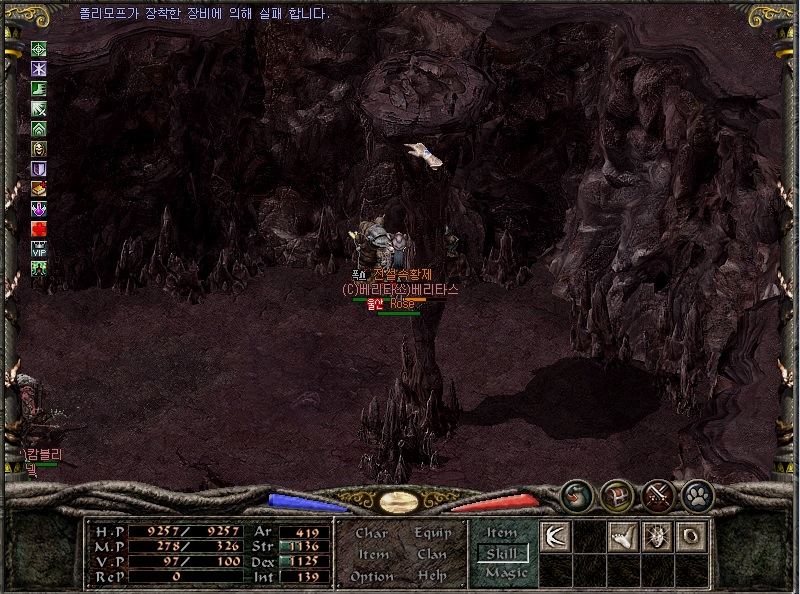The width and height of the screenshot is (800, 594).
Task: Open the Char menu
Action: coord(372,533)
